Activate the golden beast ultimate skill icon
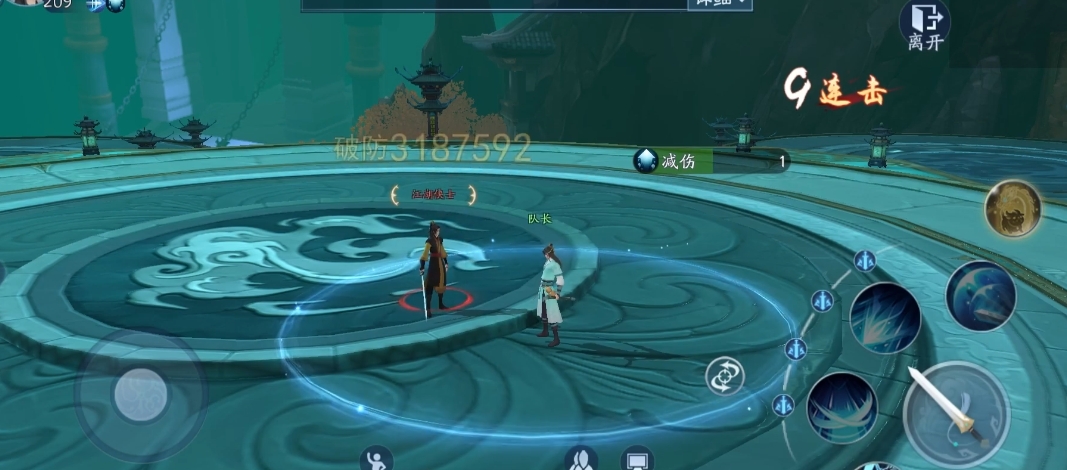Image resolution: width=1067 pixels, height=470 pixels. [1012, 209]
